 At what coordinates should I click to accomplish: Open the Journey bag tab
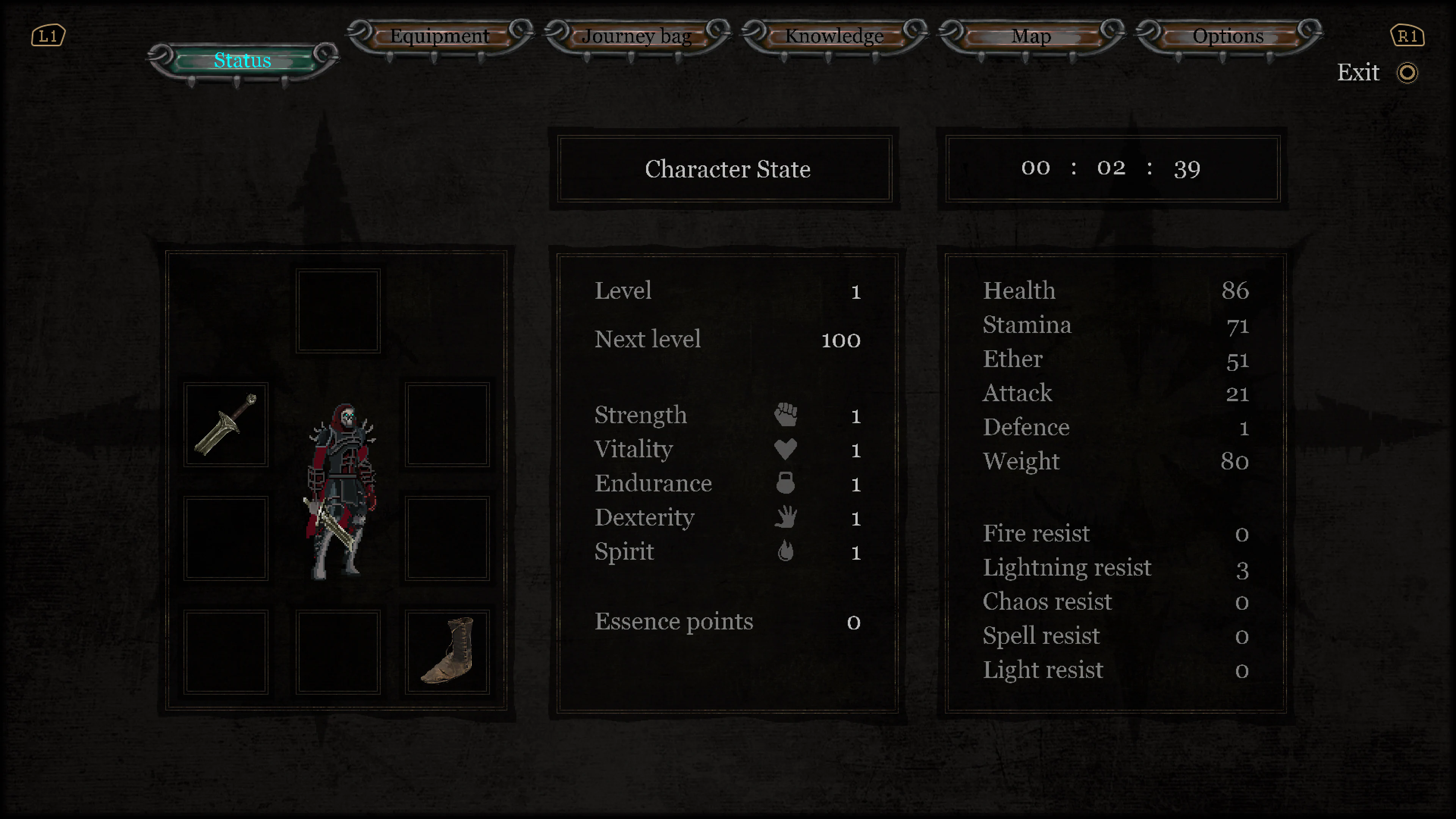click(x=637, y=36)
